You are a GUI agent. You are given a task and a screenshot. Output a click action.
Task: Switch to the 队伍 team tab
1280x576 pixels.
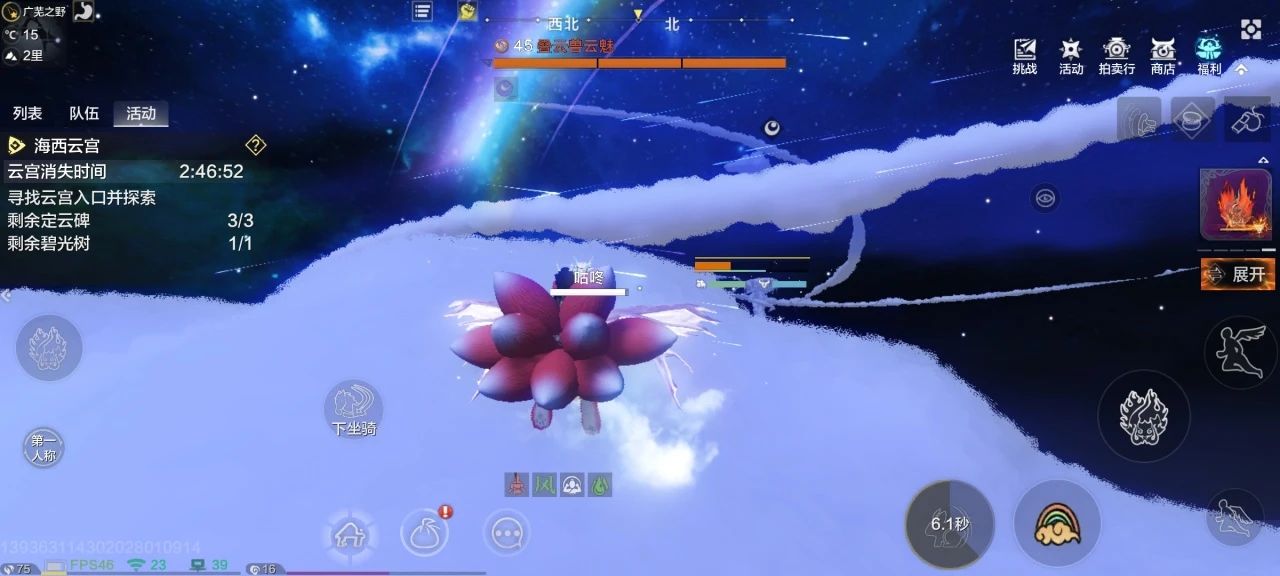[84, 114]
